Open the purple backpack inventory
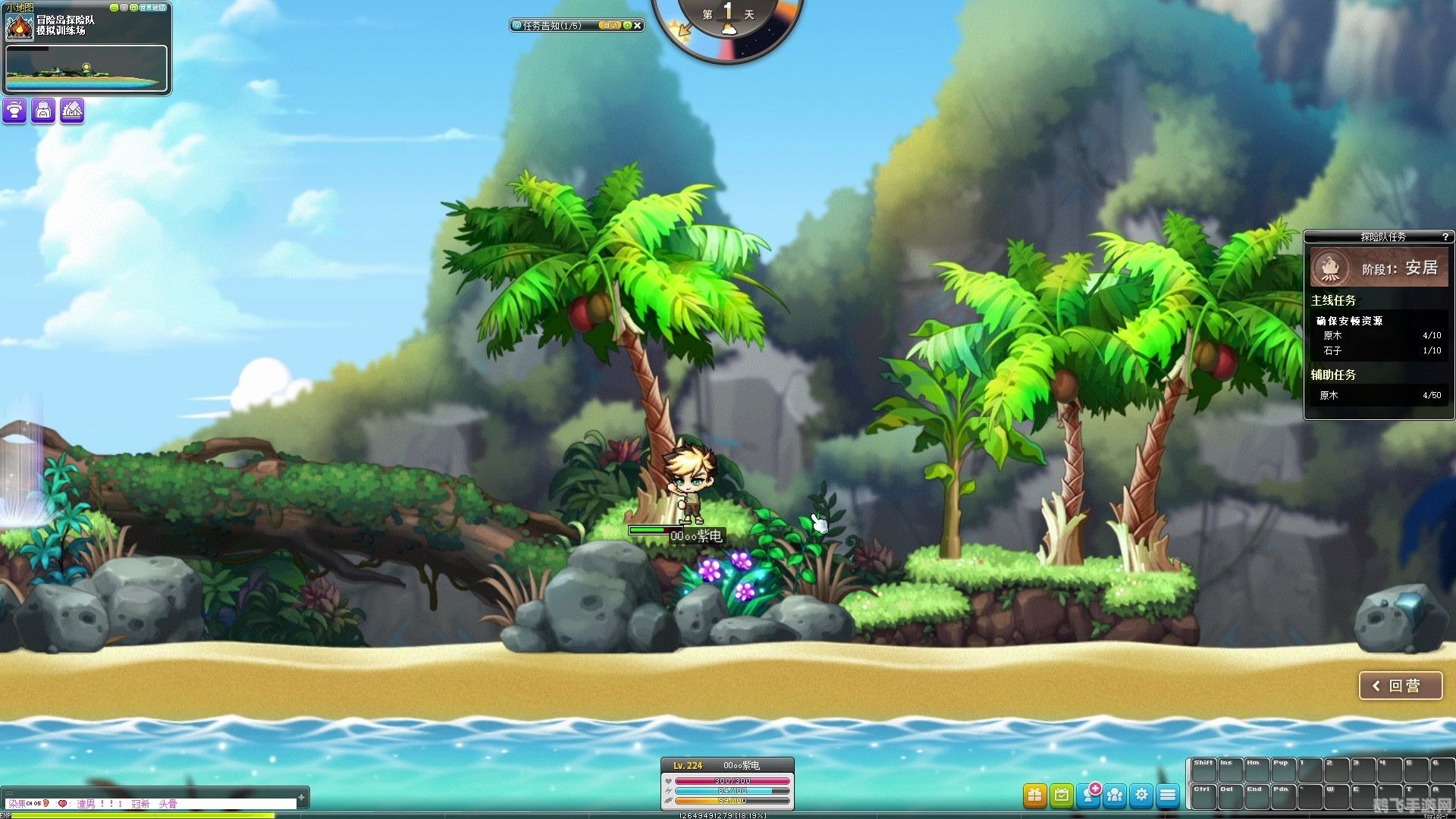 point(43,111)
